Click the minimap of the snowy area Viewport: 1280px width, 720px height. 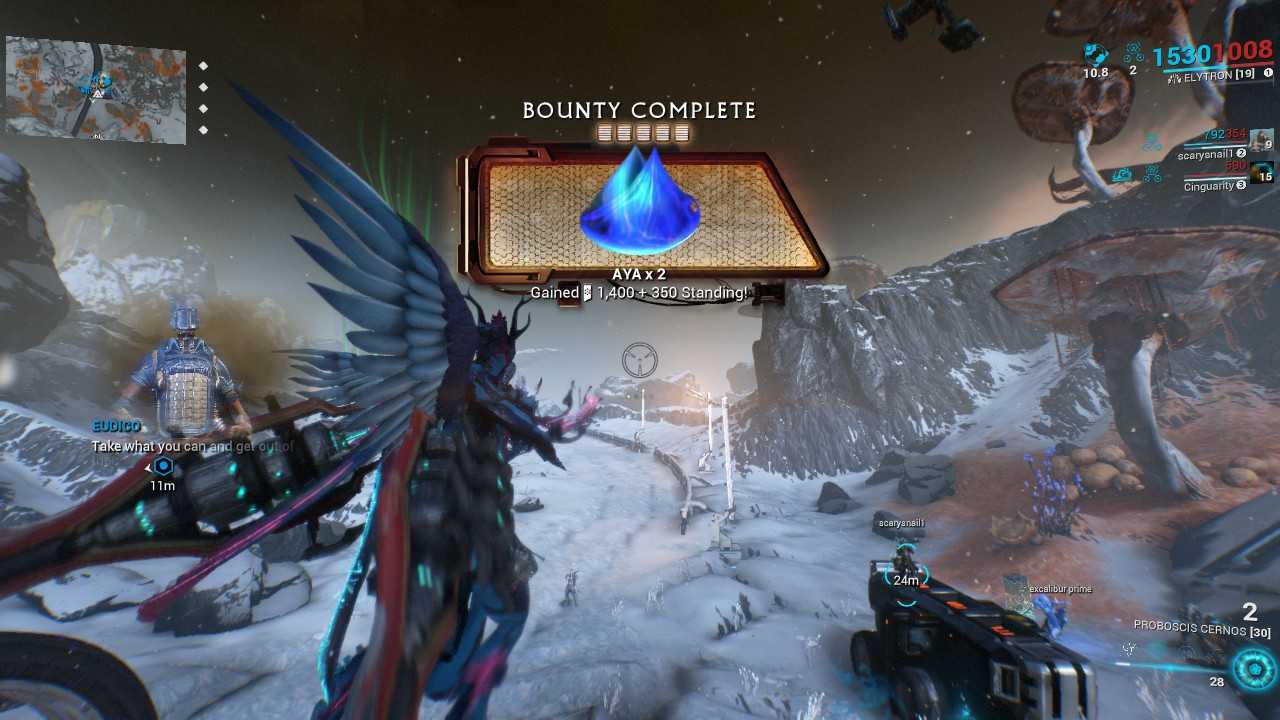pyautogui.click(x=96, y=88)
